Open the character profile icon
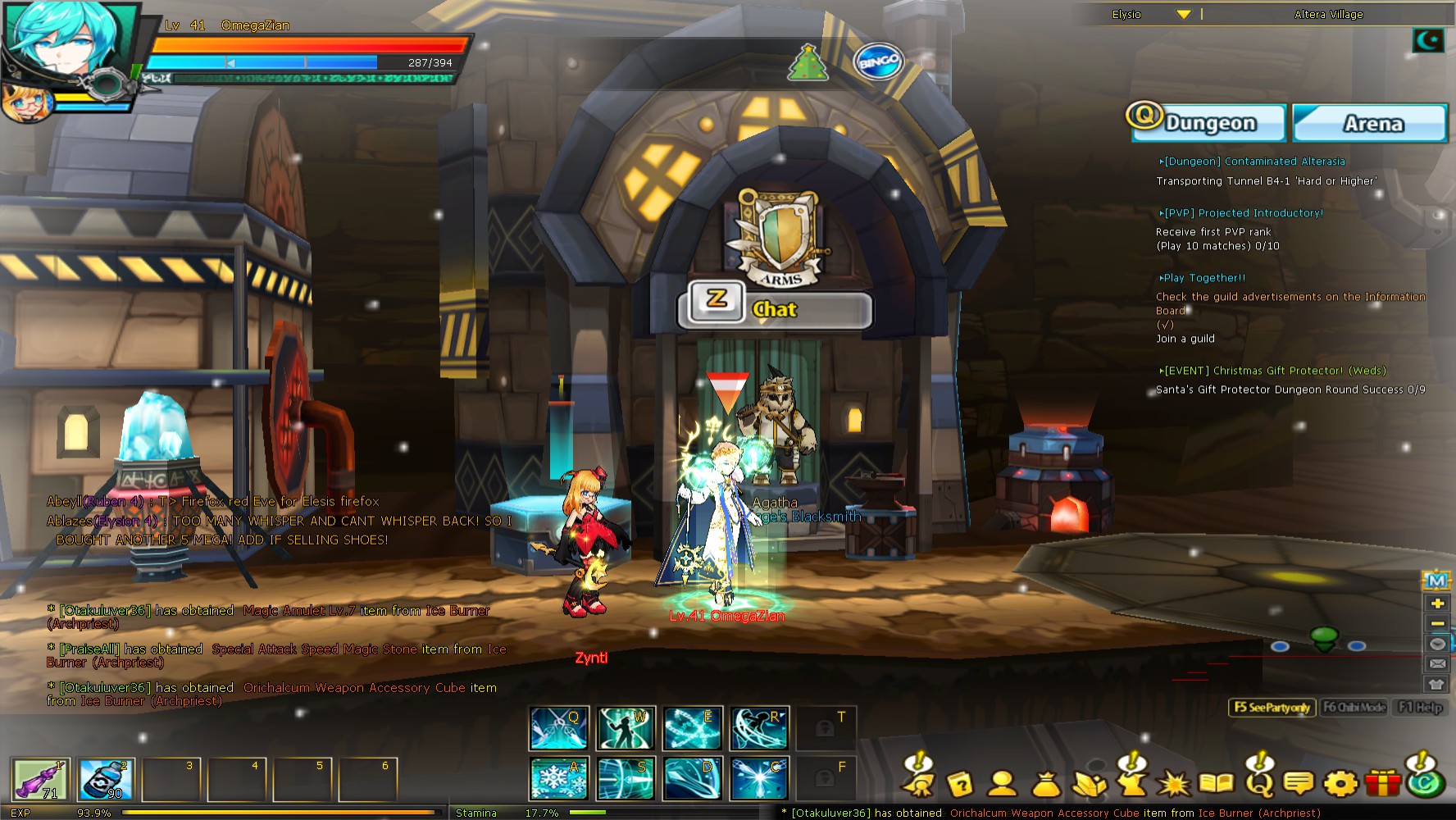 (1002, 785)
